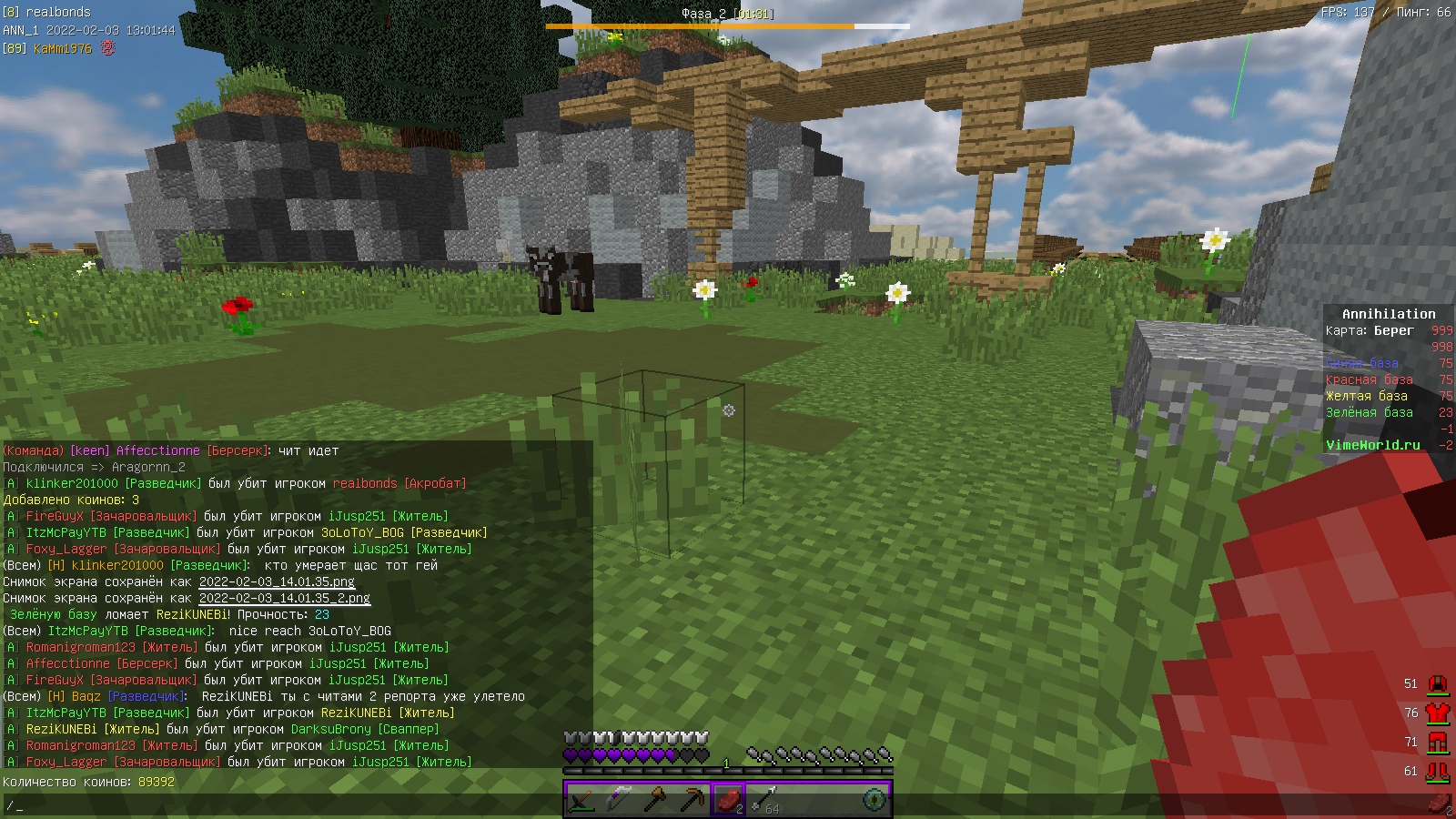1456x819 pixels.
Task: Click the red leggings armor icon
Action: pos(1437,742)
